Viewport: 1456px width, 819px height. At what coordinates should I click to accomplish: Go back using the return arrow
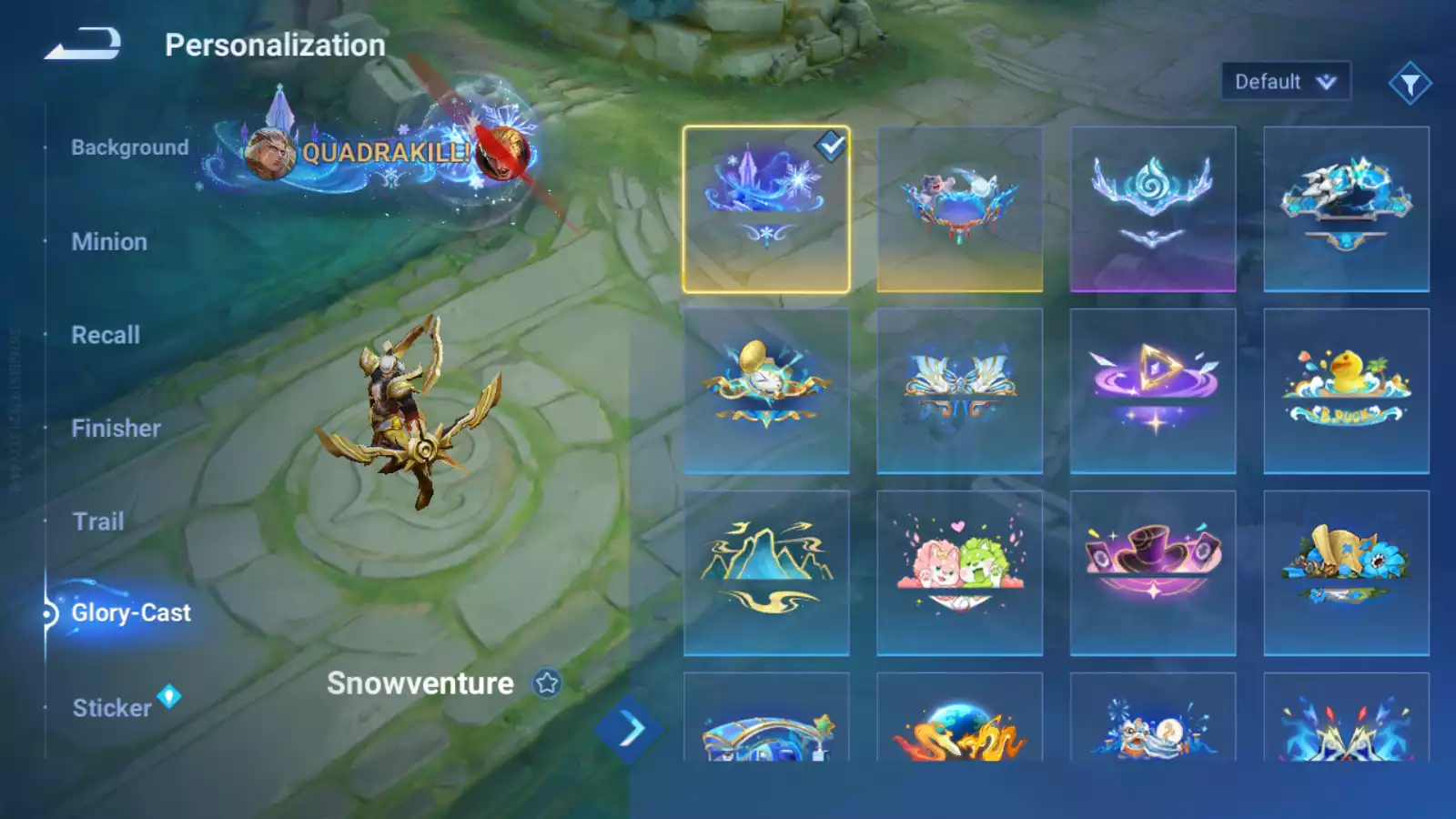coord(83,44)
